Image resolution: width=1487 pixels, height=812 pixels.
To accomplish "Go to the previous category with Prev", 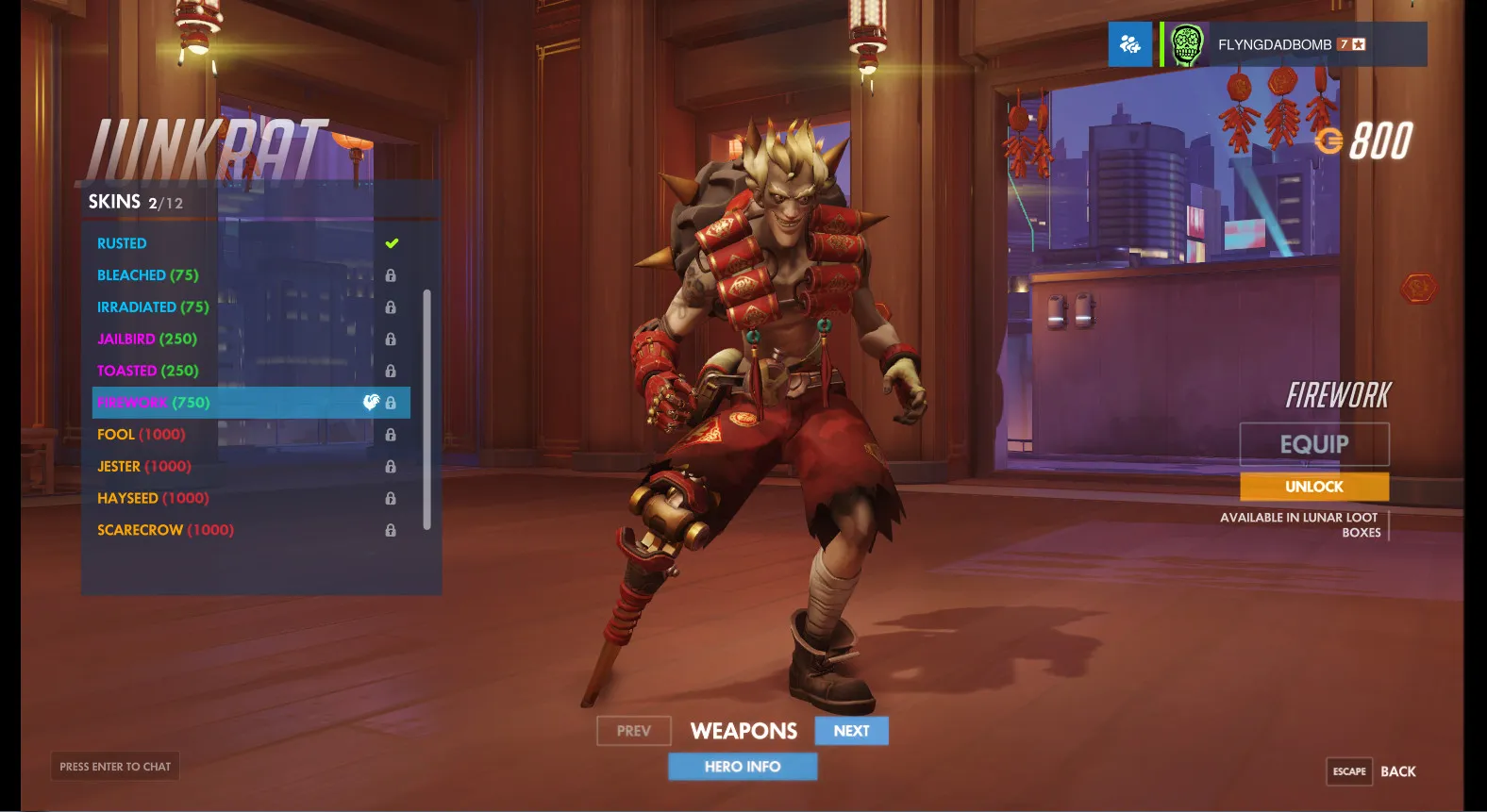I will tap(633, 731).
